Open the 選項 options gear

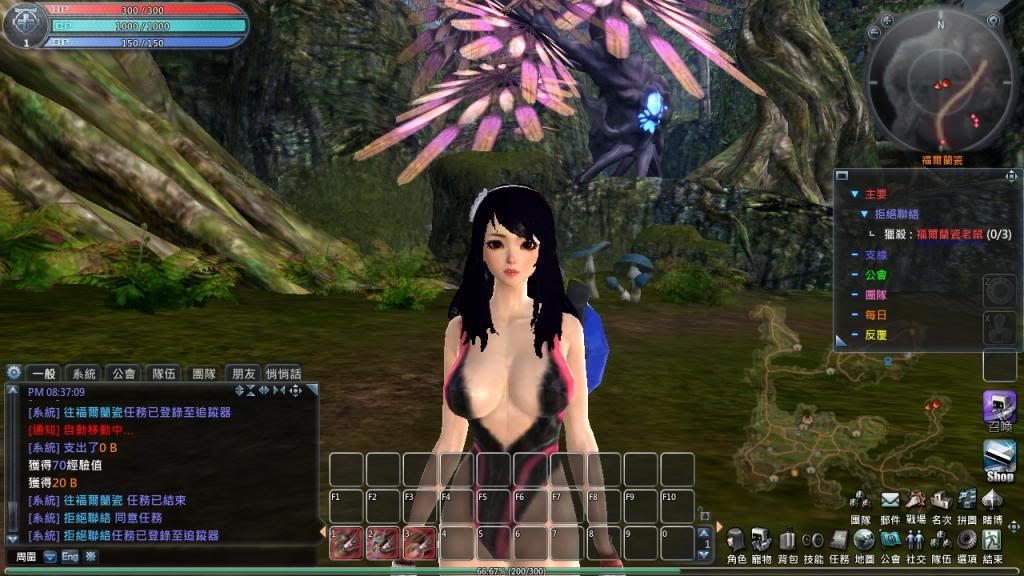(x=966, y=540)
